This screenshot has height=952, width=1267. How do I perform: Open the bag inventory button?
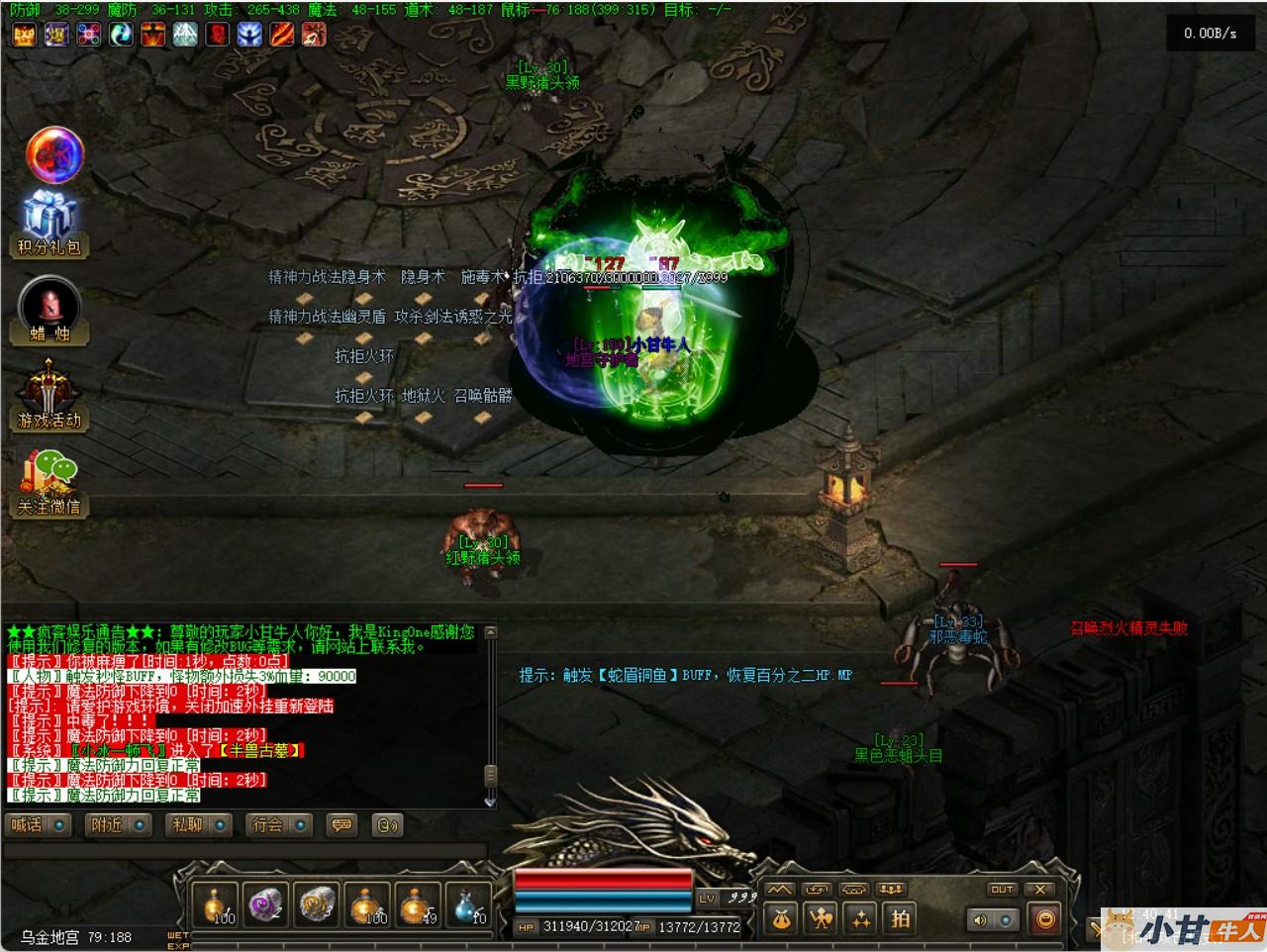pyautogui.click(x=781, y=919)
